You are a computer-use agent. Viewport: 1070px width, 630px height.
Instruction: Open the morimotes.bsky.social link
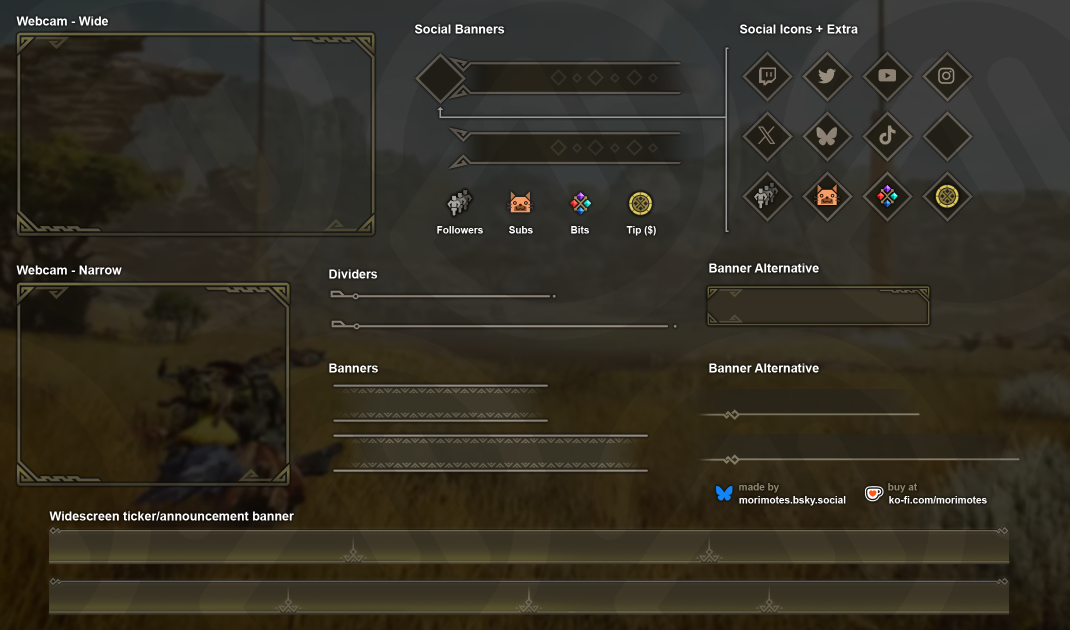click(792, 500)
